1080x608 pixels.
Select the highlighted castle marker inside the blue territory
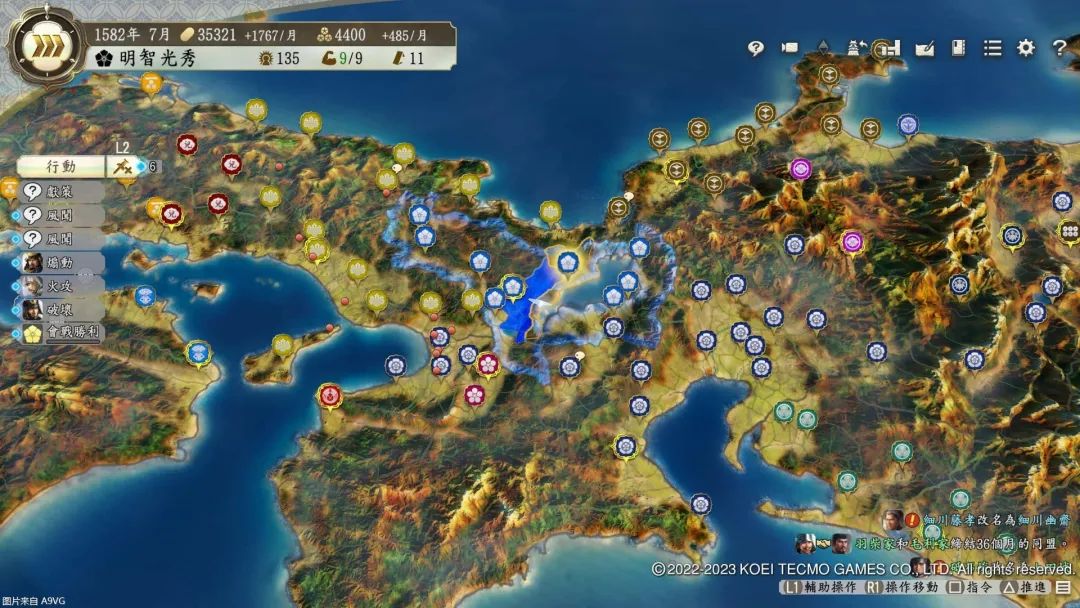pos(568,262)
